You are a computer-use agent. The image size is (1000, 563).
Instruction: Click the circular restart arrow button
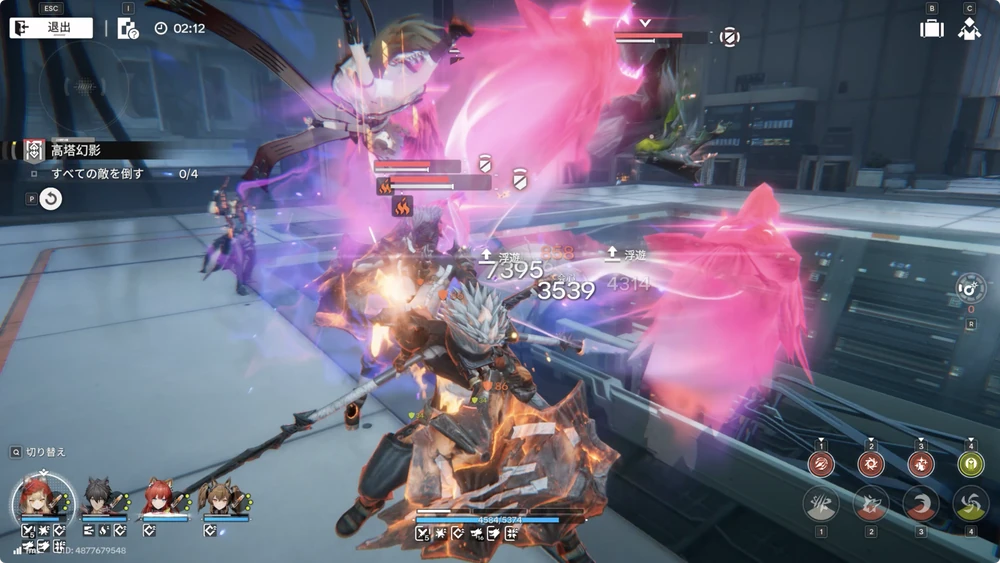50,199
